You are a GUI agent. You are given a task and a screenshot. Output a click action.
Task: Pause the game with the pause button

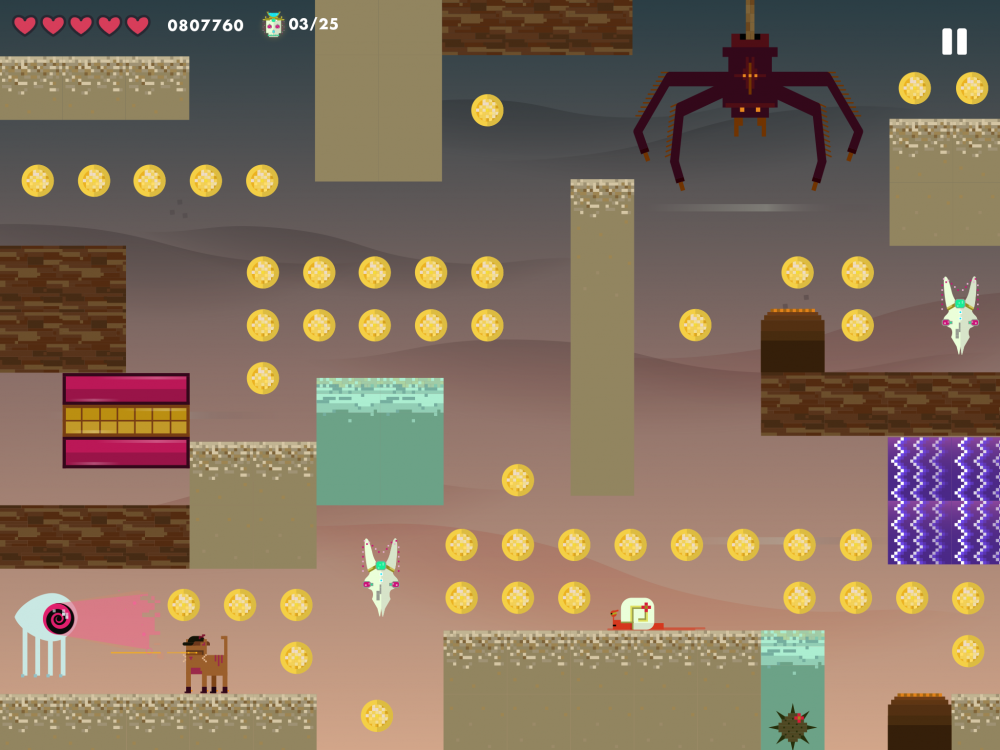coord(954,41)
